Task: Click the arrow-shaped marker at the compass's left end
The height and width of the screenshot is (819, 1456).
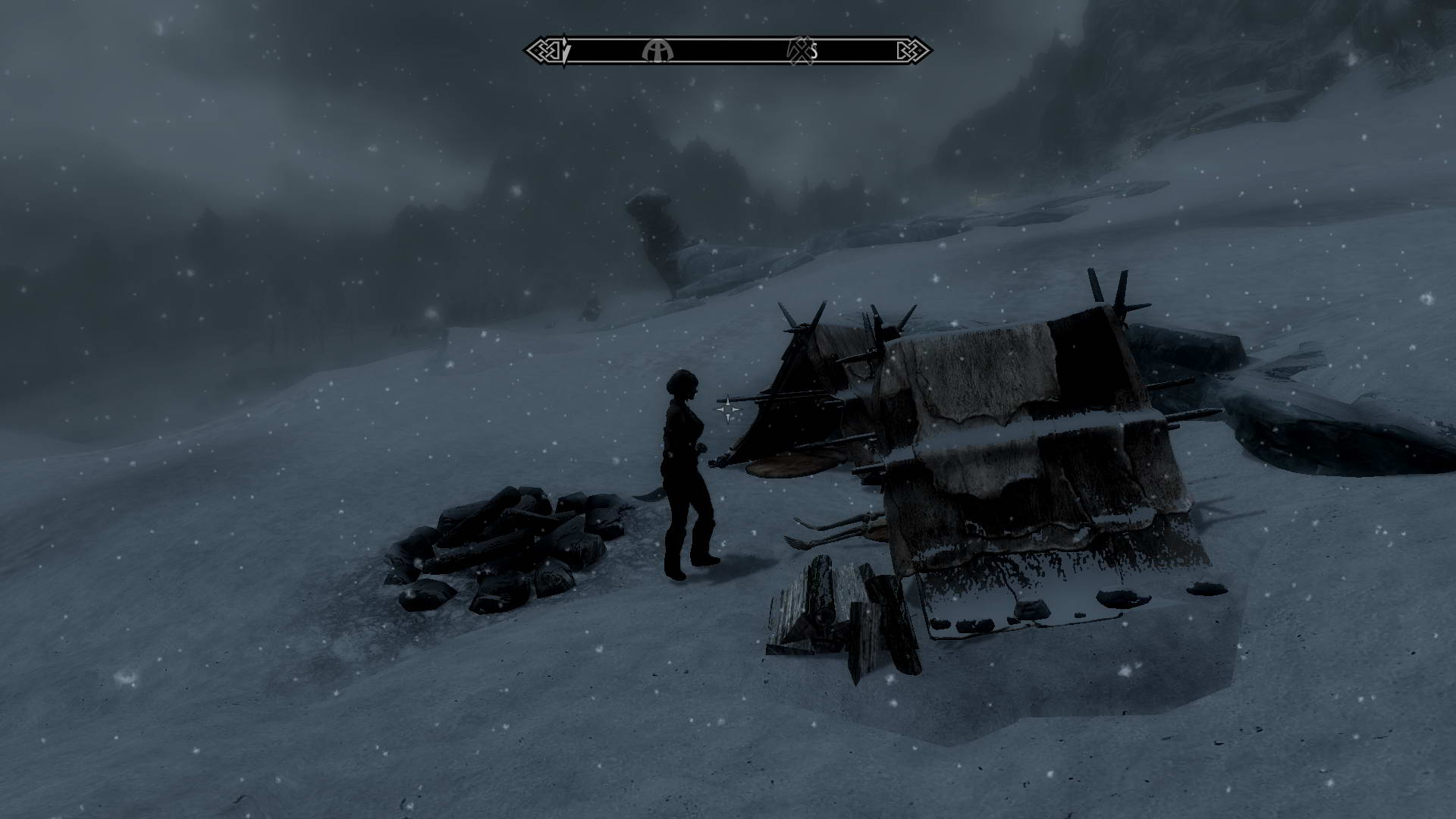Action: [x=565, y=51]
